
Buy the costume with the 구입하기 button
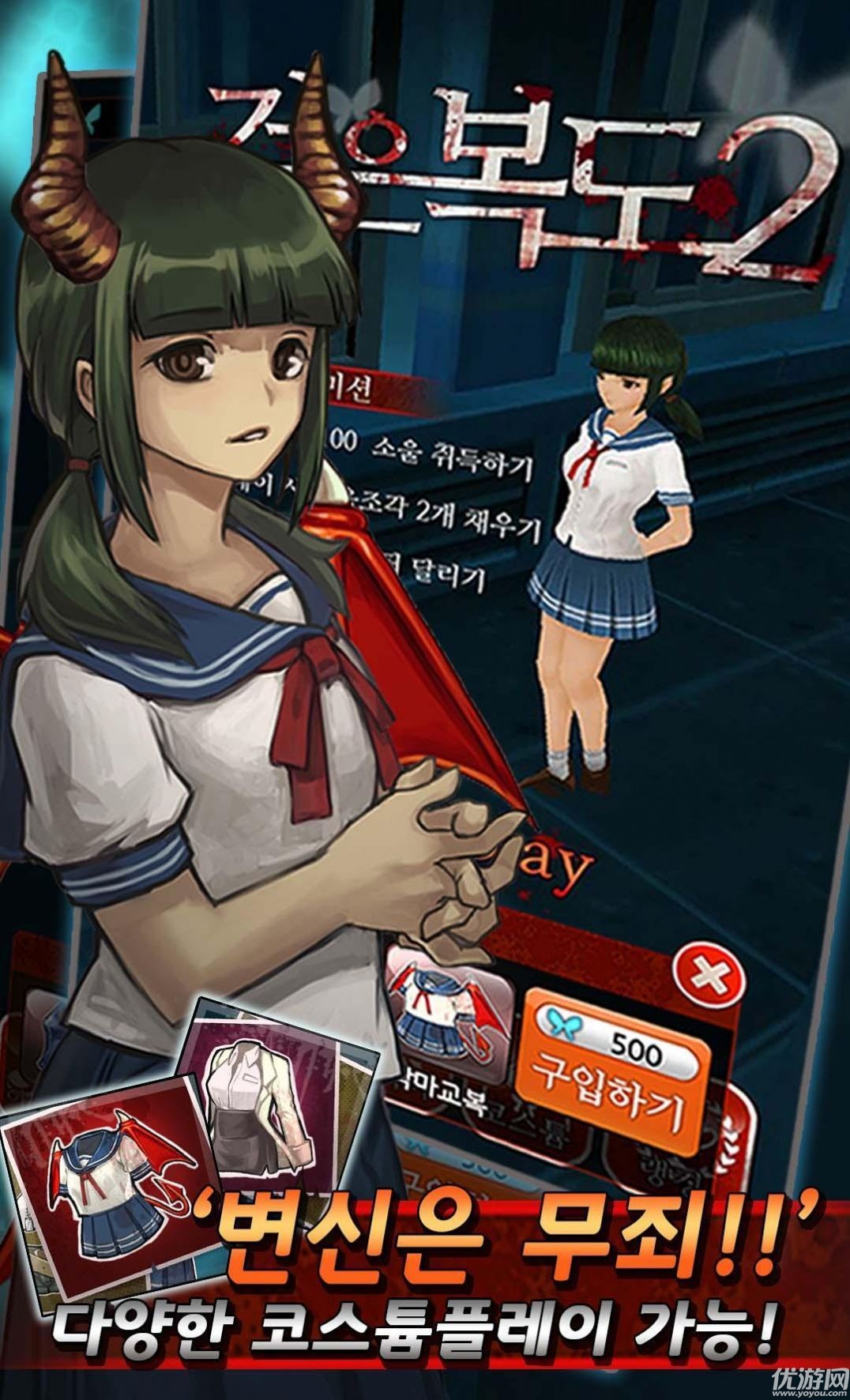607,1100
